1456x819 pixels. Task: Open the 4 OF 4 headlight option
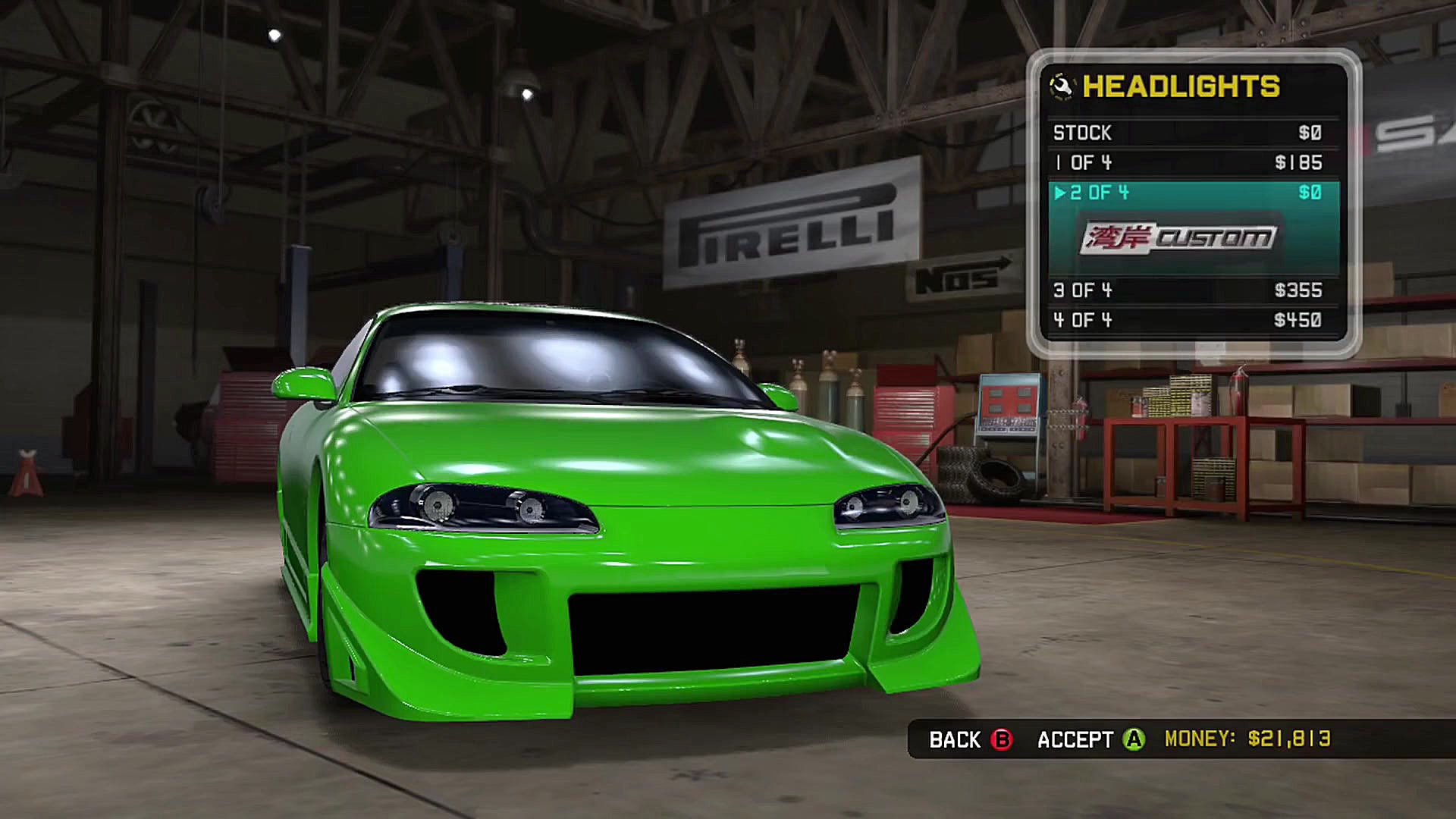[x=1082, y=320]
